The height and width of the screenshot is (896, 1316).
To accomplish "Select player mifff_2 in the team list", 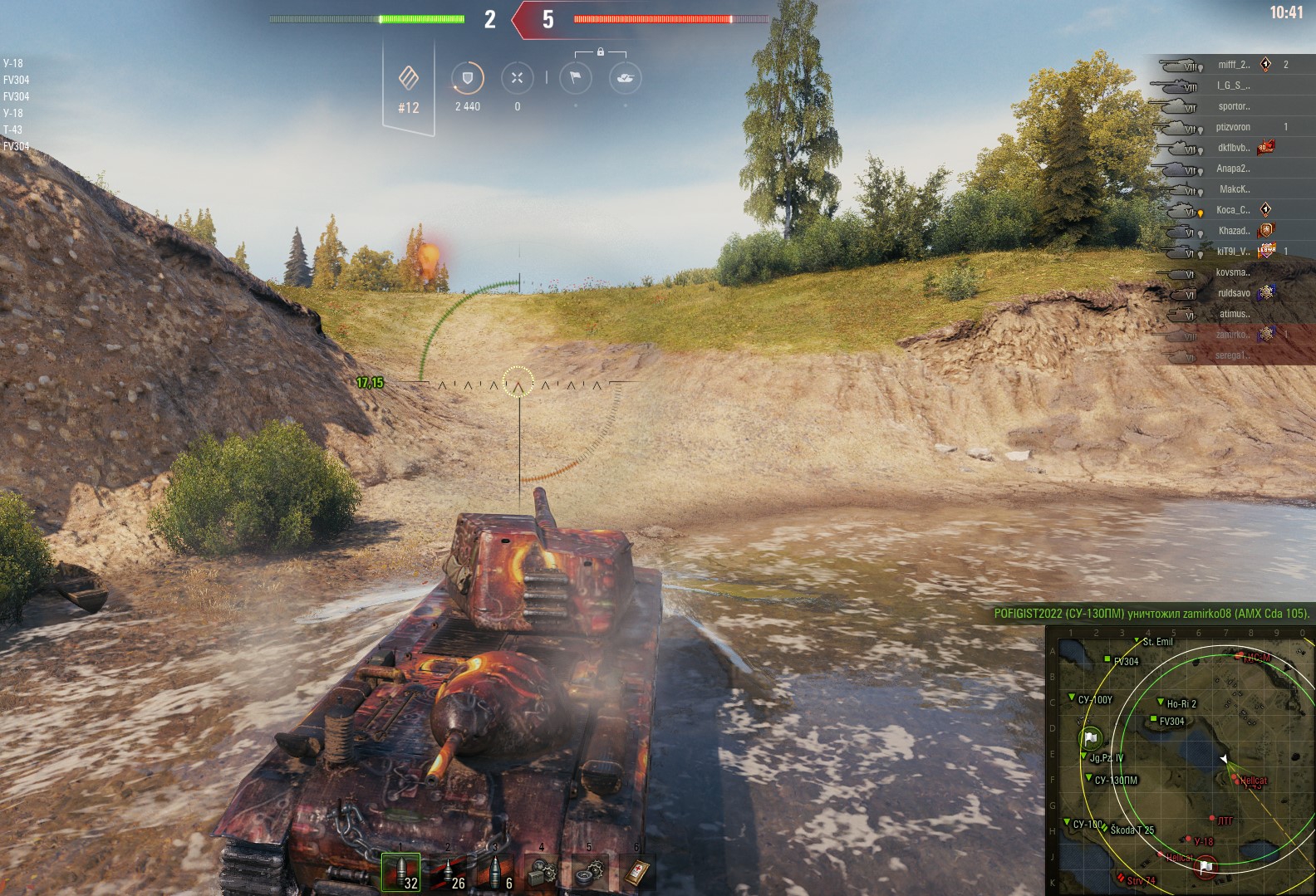I will click(x=1233, y=65).
